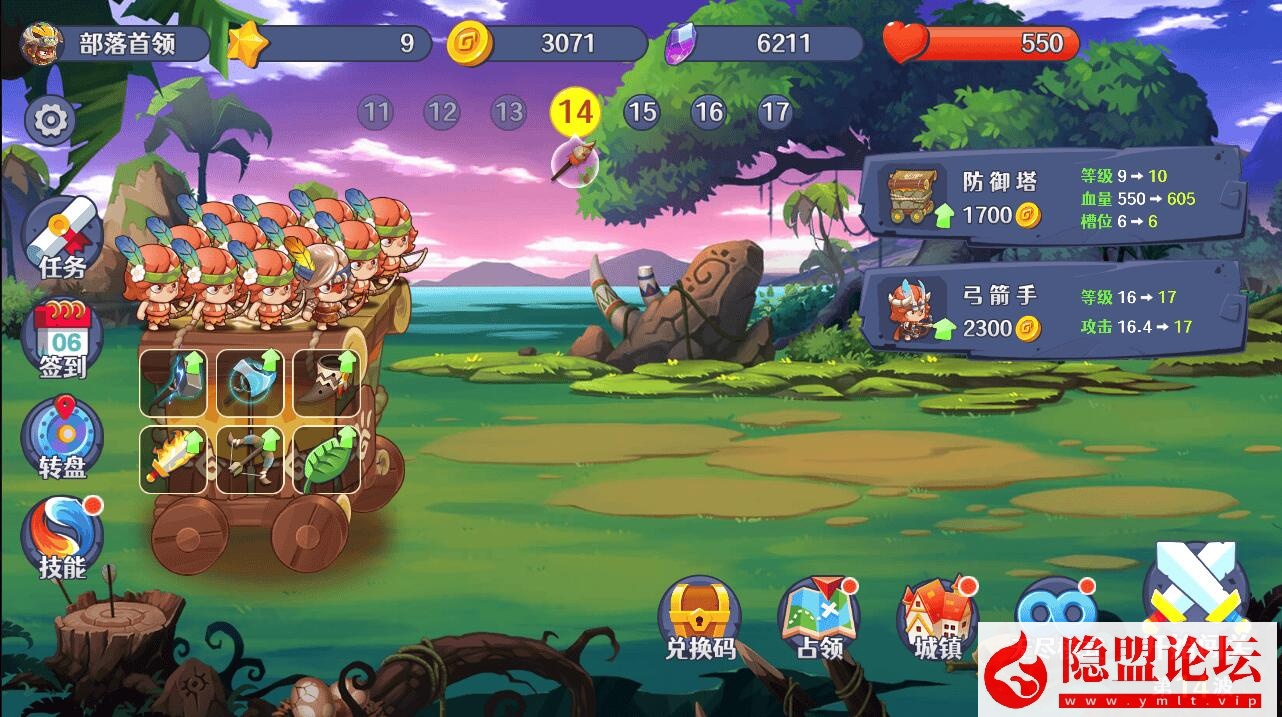1282x717 pixels.
Task: Select the tribal horn equipment slot
Action: coord(326,382)
